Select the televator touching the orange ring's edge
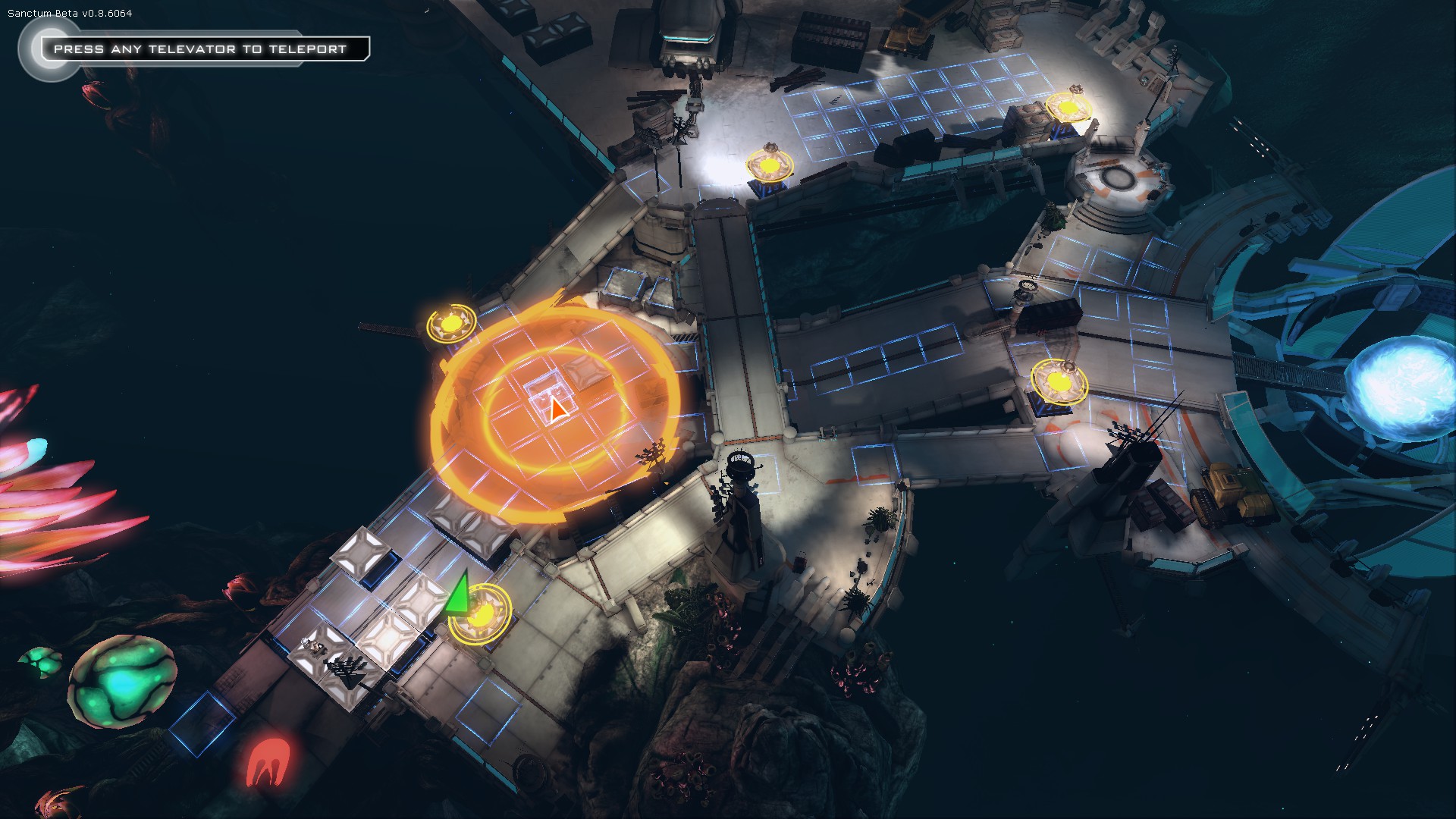Screen dimensions: 1456x819 [451, 325]
